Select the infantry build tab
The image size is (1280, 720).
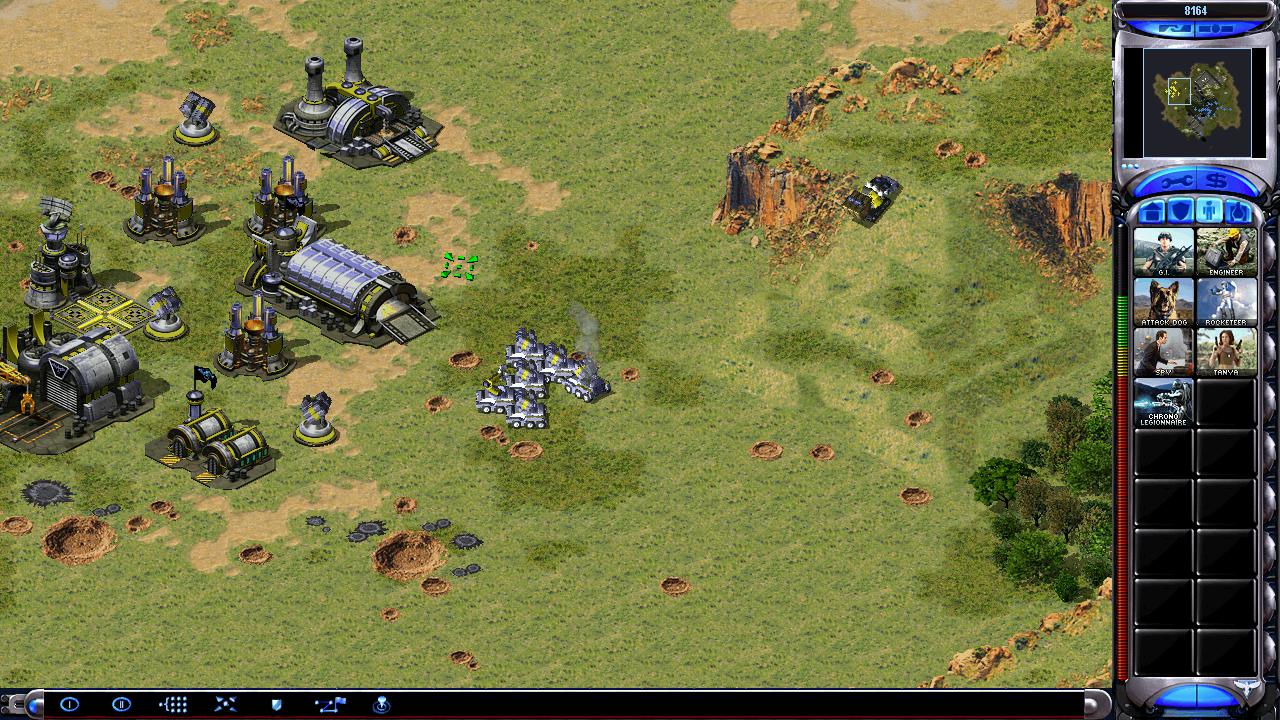click(x=1208, y=211)
